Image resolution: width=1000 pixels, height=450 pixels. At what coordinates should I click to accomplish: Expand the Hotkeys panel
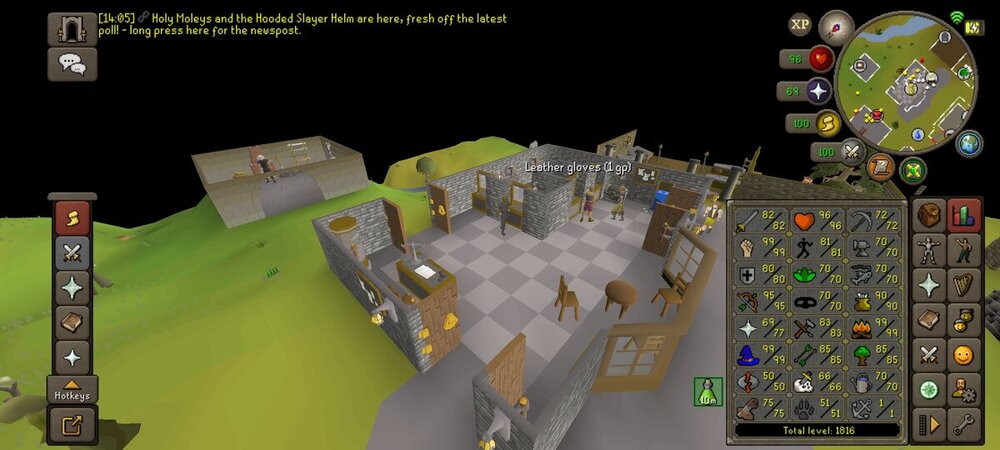[73, 388]
